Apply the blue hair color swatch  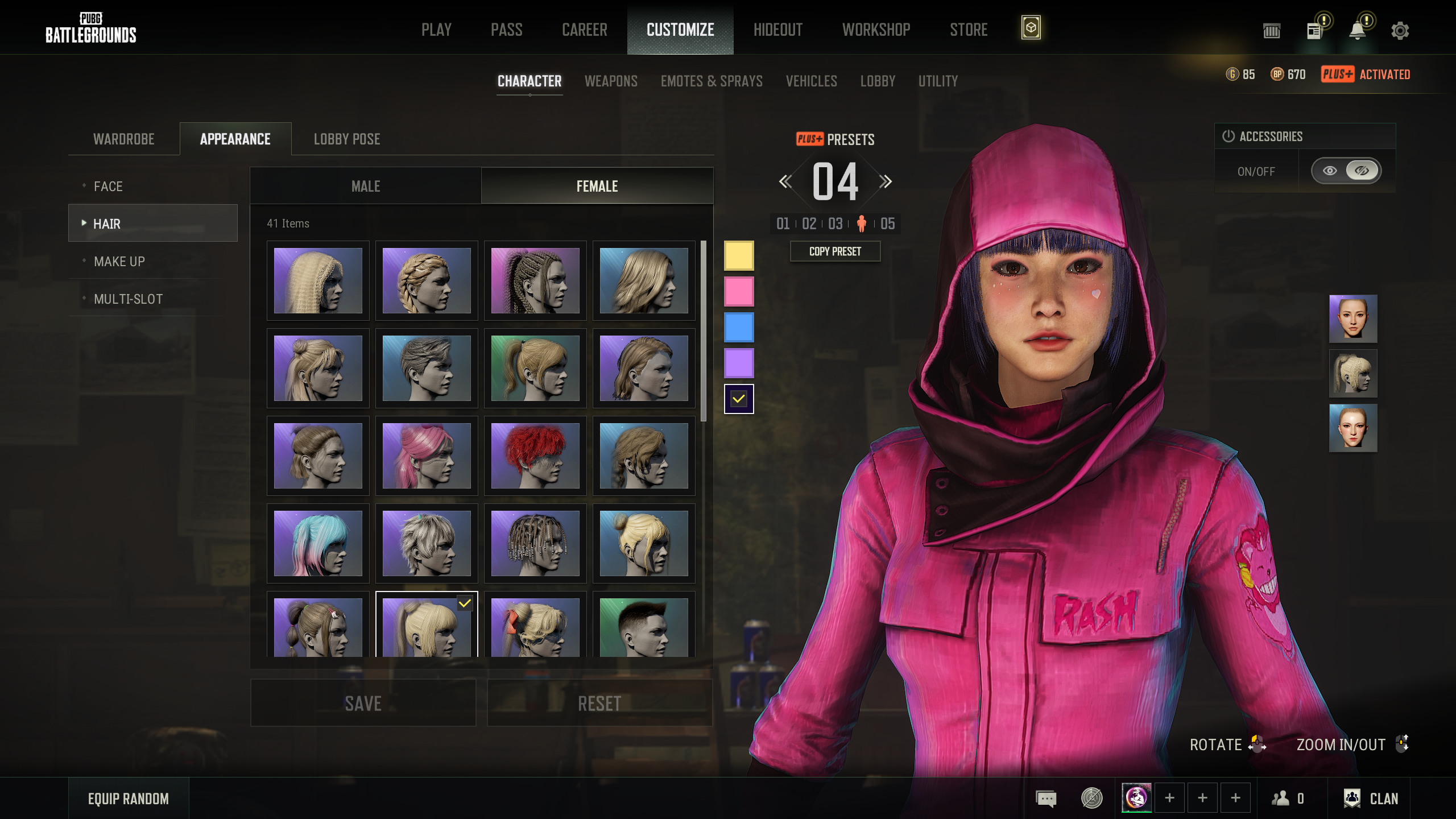(x=739, y=327)
